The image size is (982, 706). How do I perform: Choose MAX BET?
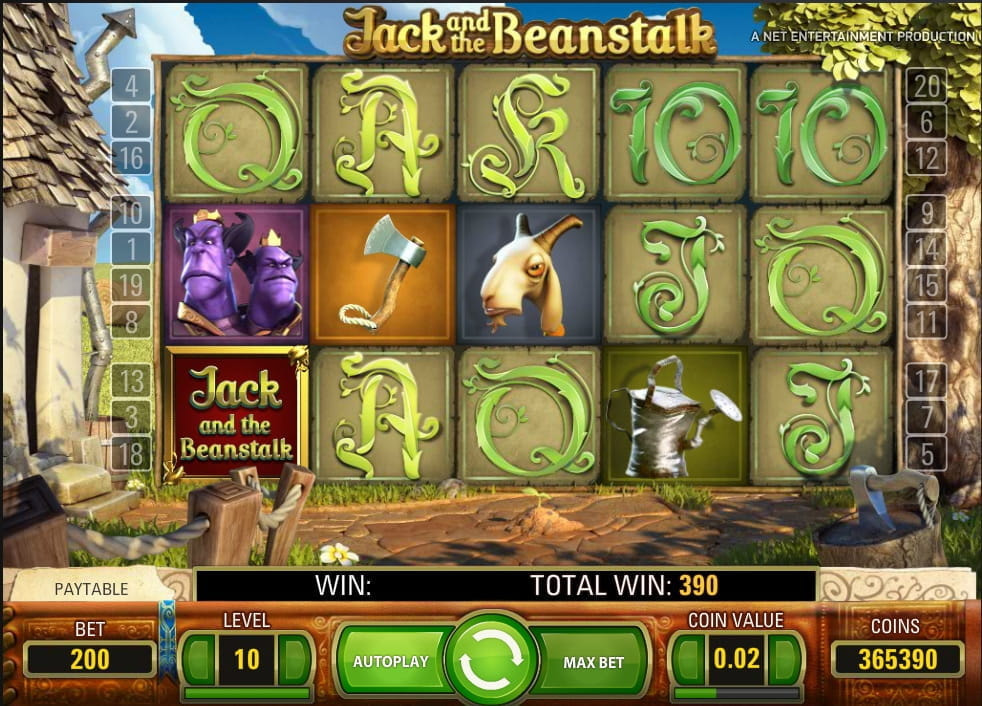click(593, 661)
